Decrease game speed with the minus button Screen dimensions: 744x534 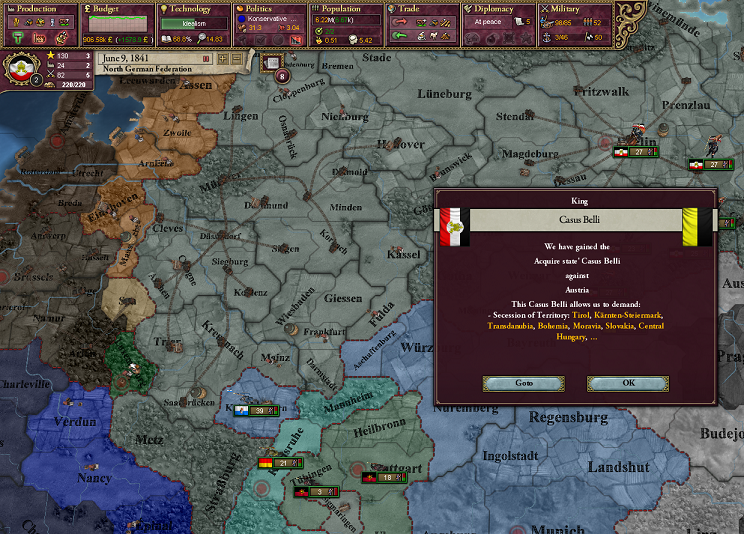coord(237,59)
